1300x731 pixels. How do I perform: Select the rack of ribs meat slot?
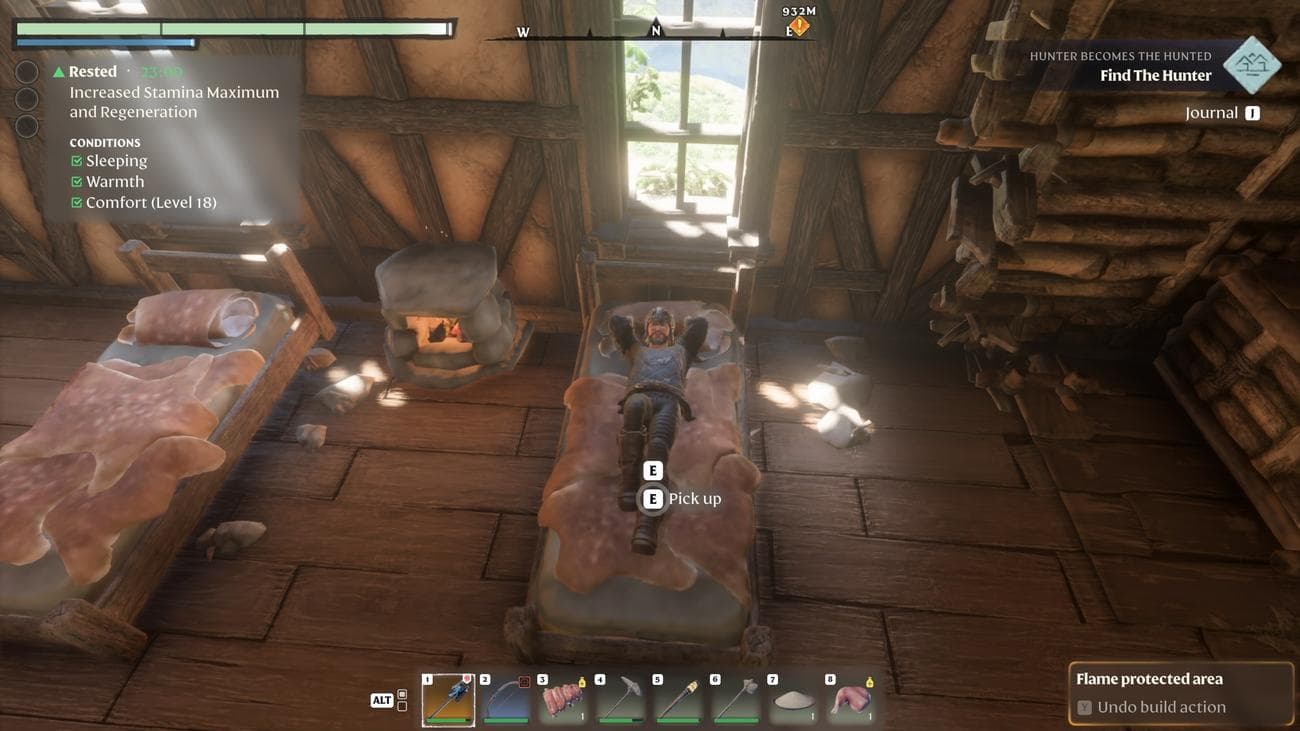pyautogui.click(x=563, y=699)
